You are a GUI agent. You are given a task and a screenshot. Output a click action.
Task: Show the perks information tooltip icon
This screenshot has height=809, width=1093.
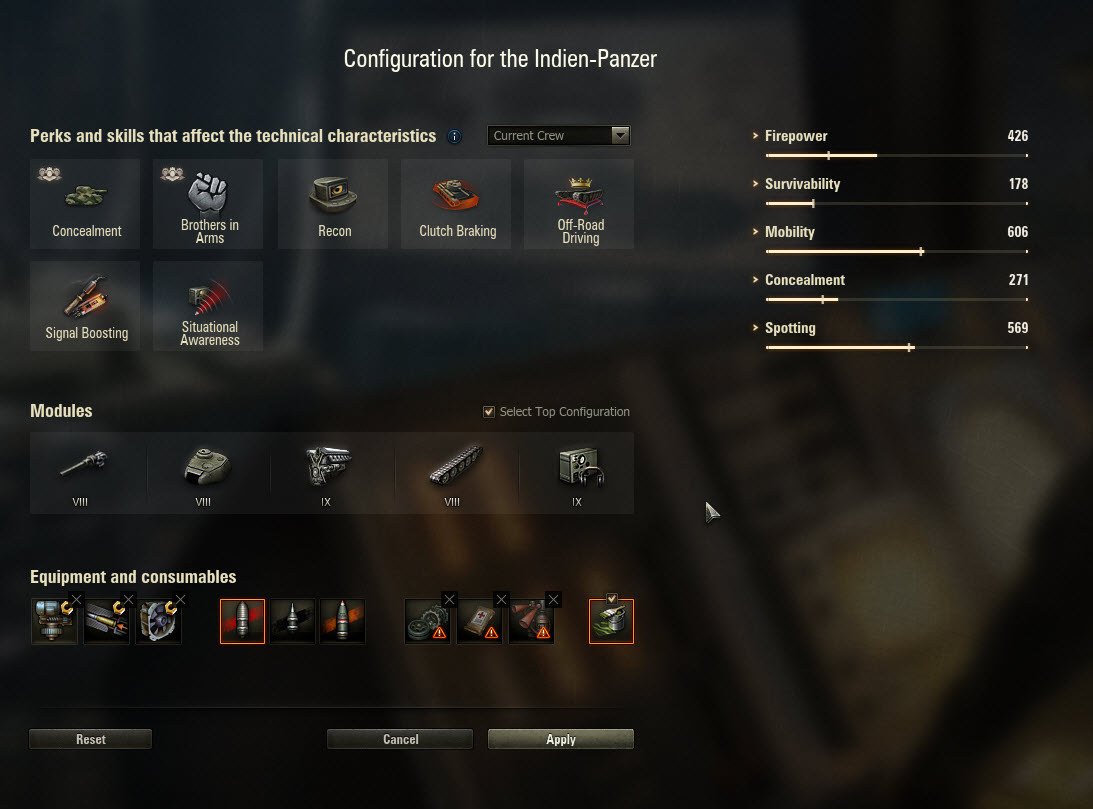pos(455,136)
